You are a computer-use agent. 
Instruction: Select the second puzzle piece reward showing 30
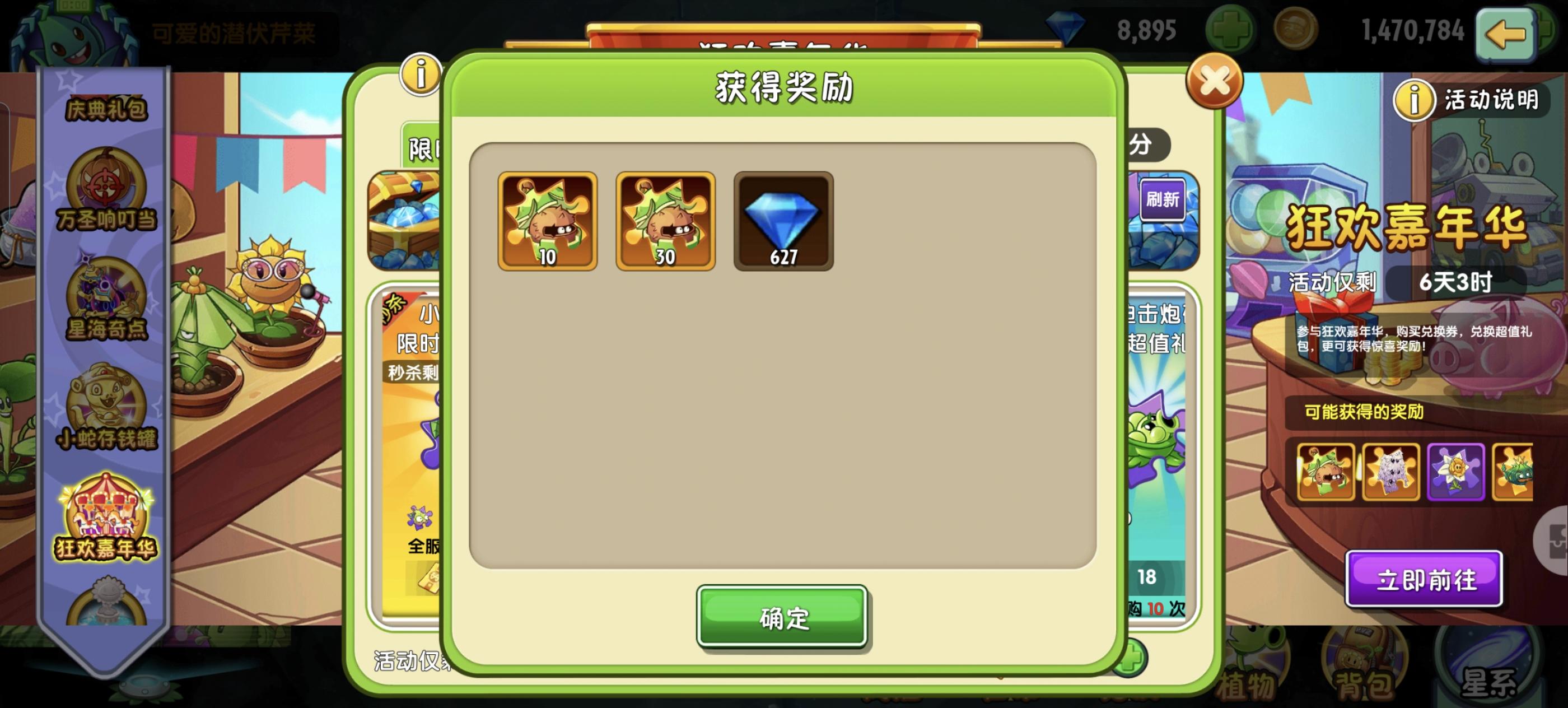[x=665, y=221]
